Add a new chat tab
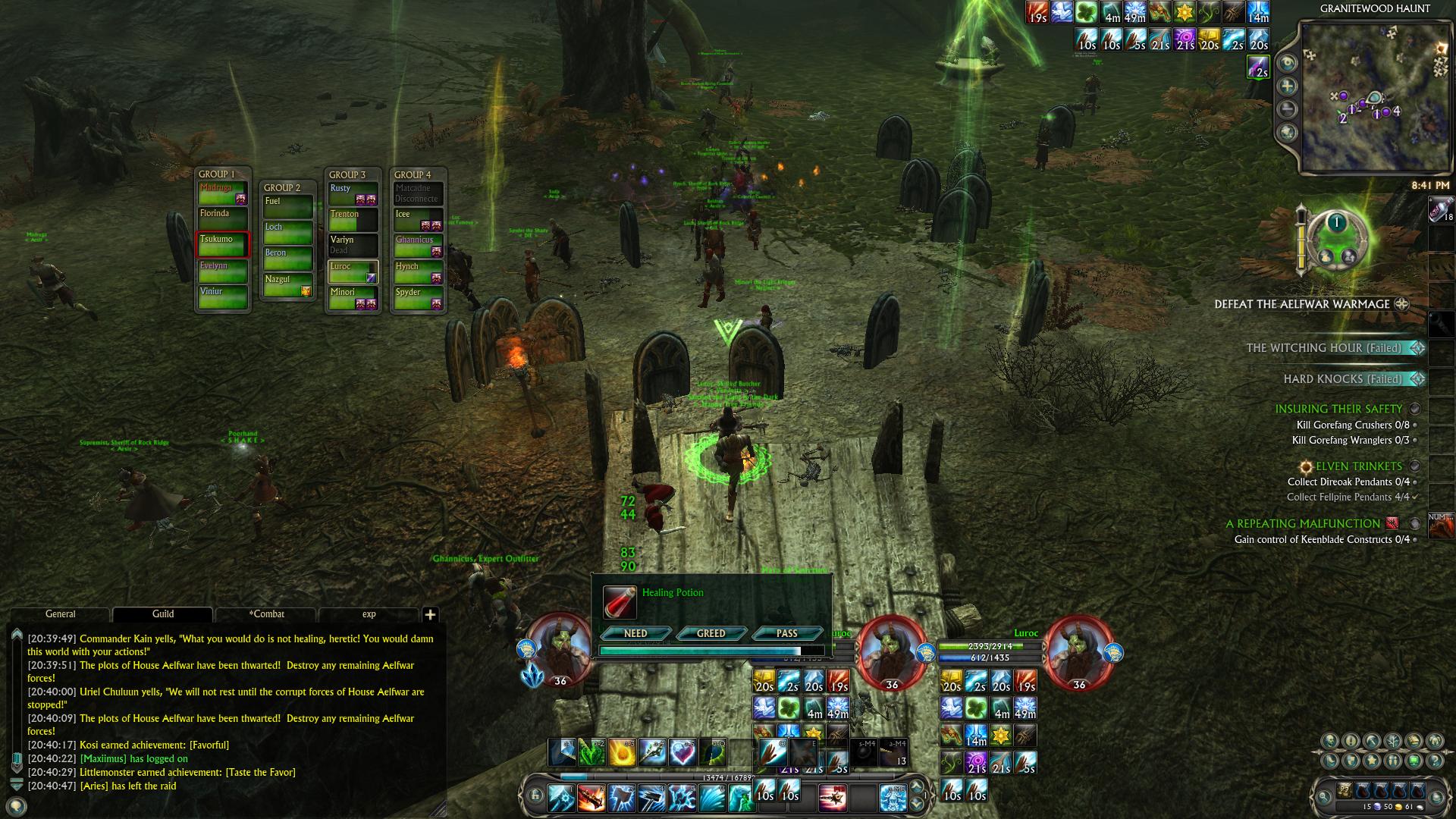 click(430, 615)
